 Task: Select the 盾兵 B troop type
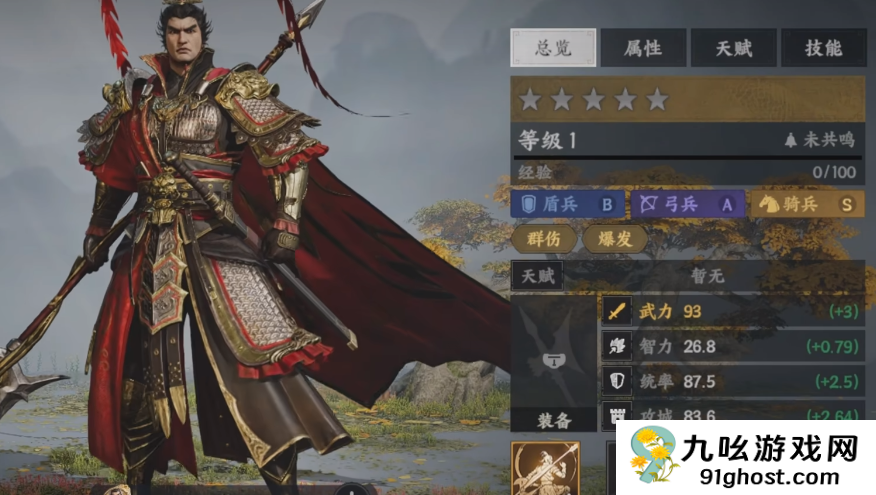pyautogui.click(x=567, y=204)
